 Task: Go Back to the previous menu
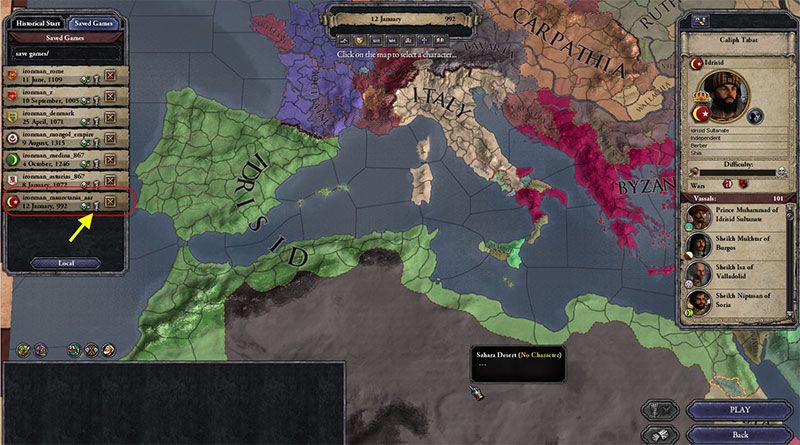(x=739, y=433)
